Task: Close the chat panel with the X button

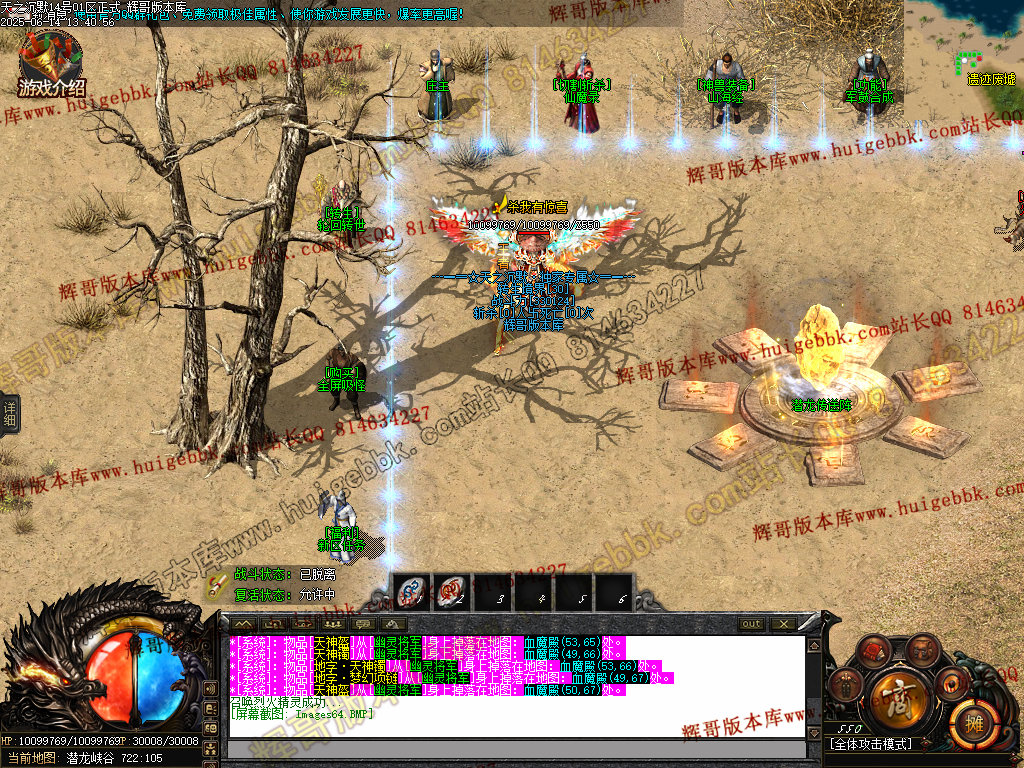Action: coord(783,624)
